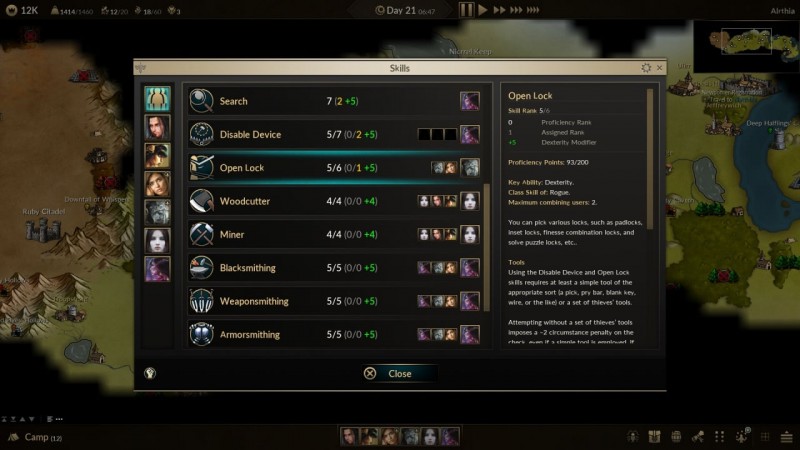This screenshot has height=450, width=800.
Task: Set game speed to normal play
Action: click(483, 10)
